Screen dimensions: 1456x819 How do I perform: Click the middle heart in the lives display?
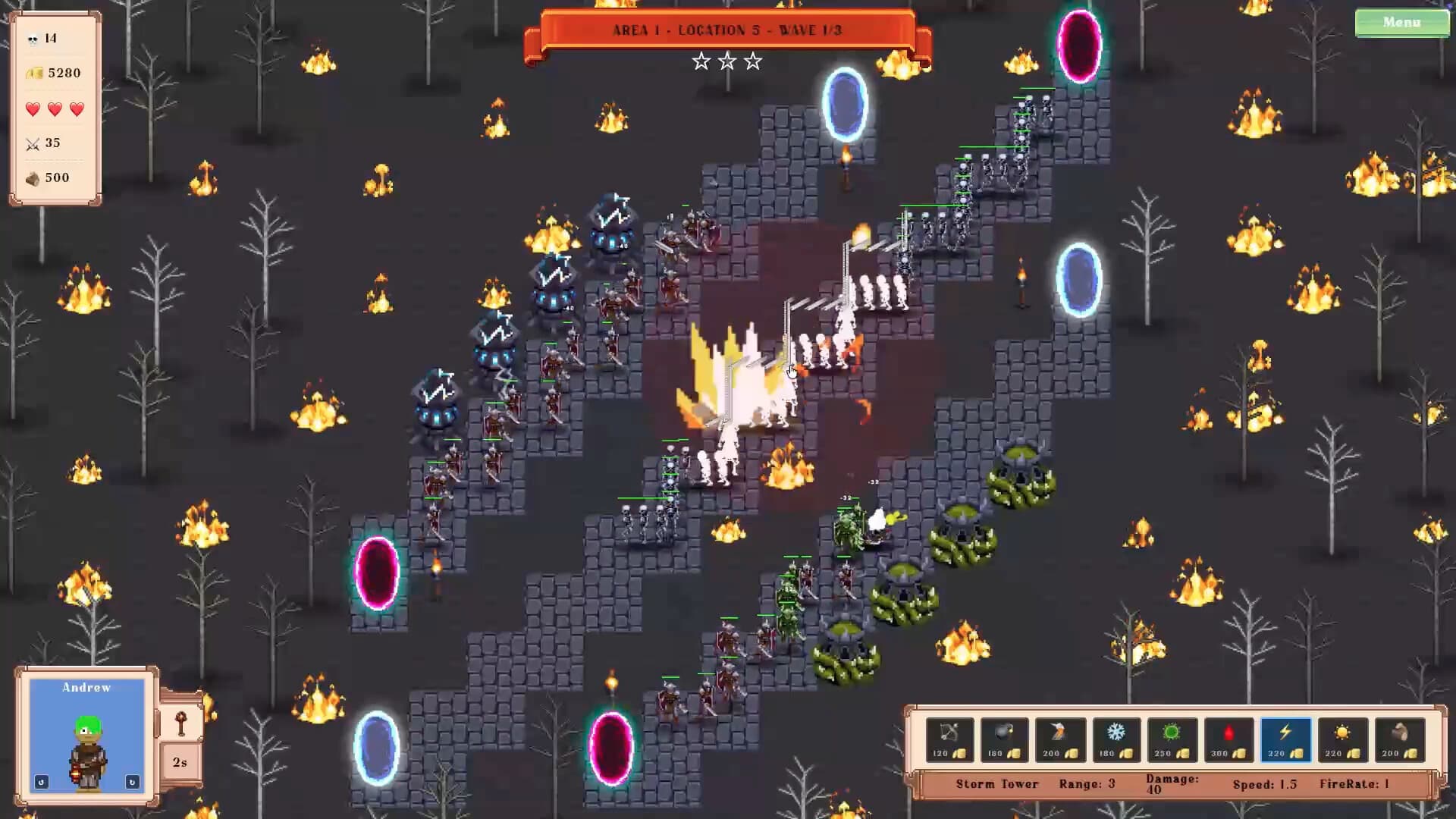tap(53, 108)
